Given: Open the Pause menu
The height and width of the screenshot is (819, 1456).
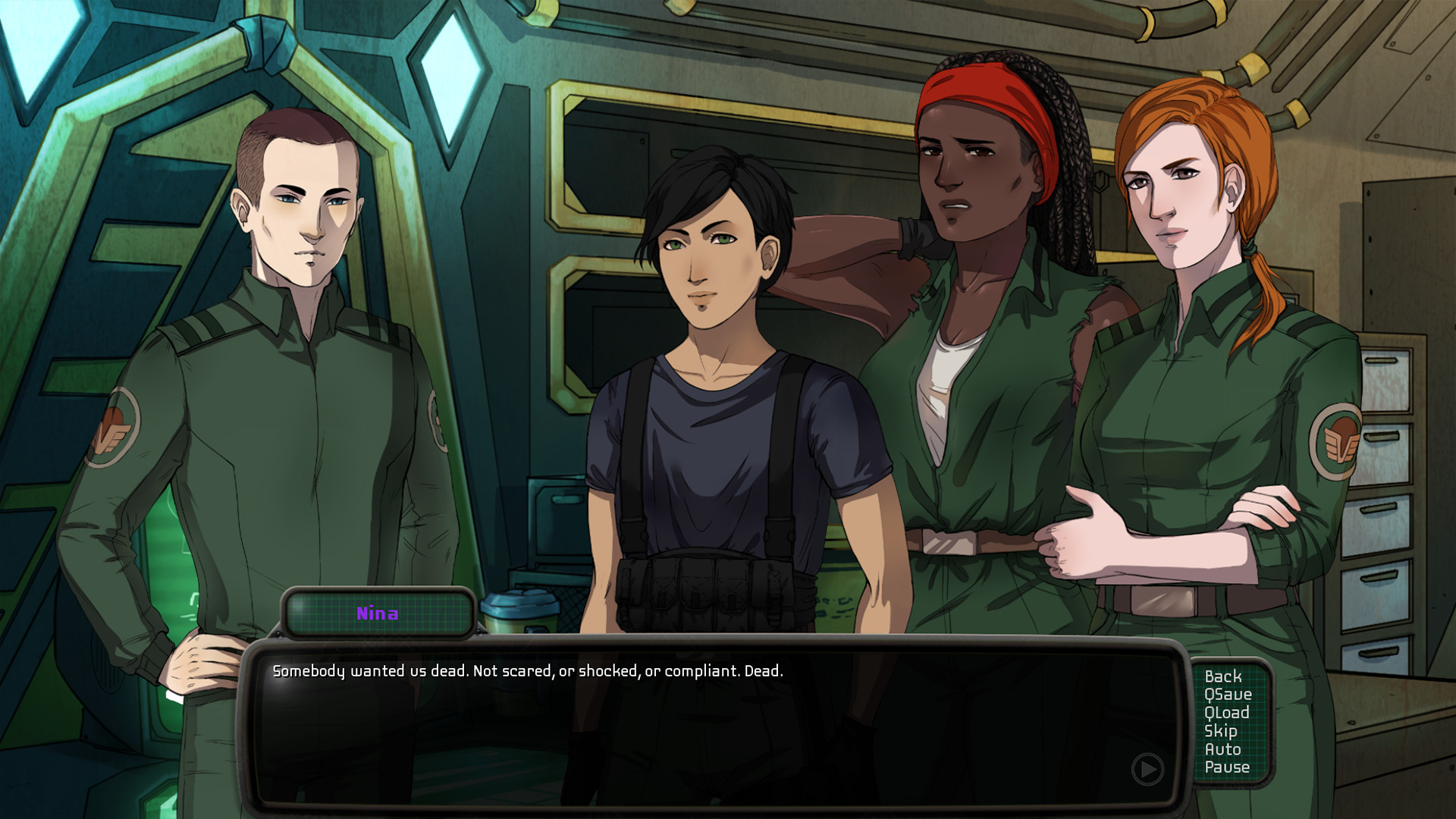Looking at the screenshot, I should point(1227,767).
